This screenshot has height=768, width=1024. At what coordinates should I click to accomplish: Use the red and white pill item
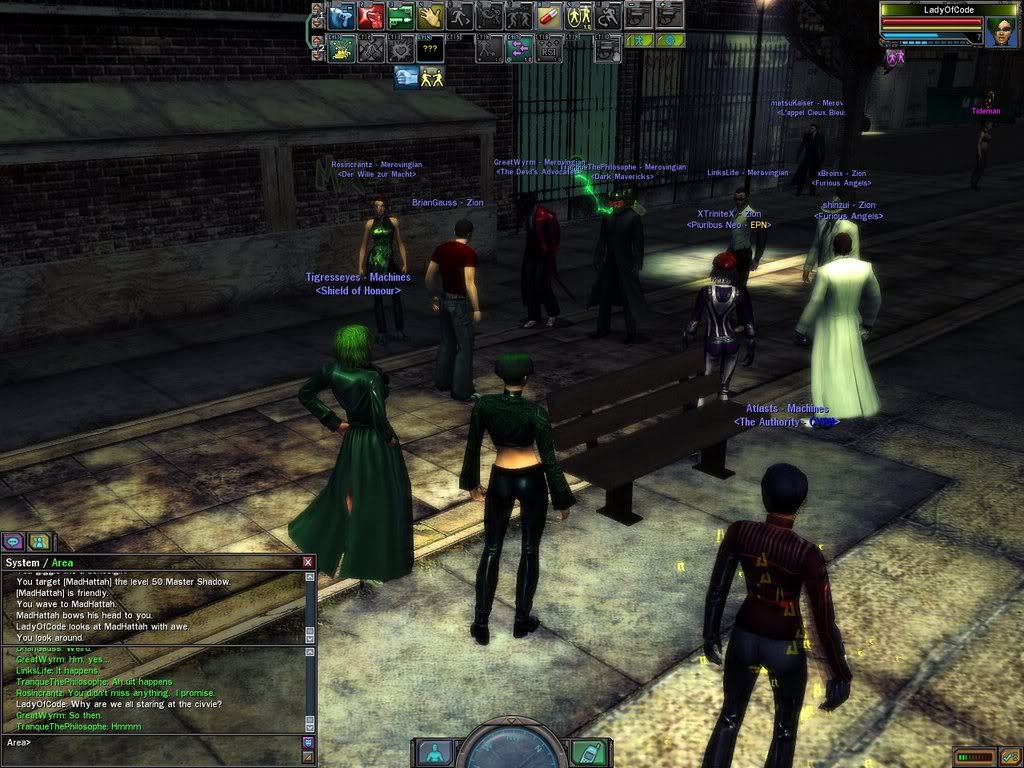(x=549, y=16)
